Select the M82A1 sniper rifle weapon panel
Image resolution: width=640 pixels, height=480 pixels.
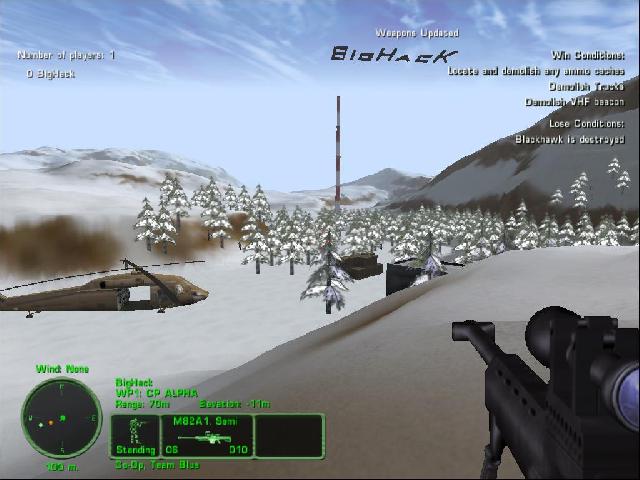click(x=205, y=436)
